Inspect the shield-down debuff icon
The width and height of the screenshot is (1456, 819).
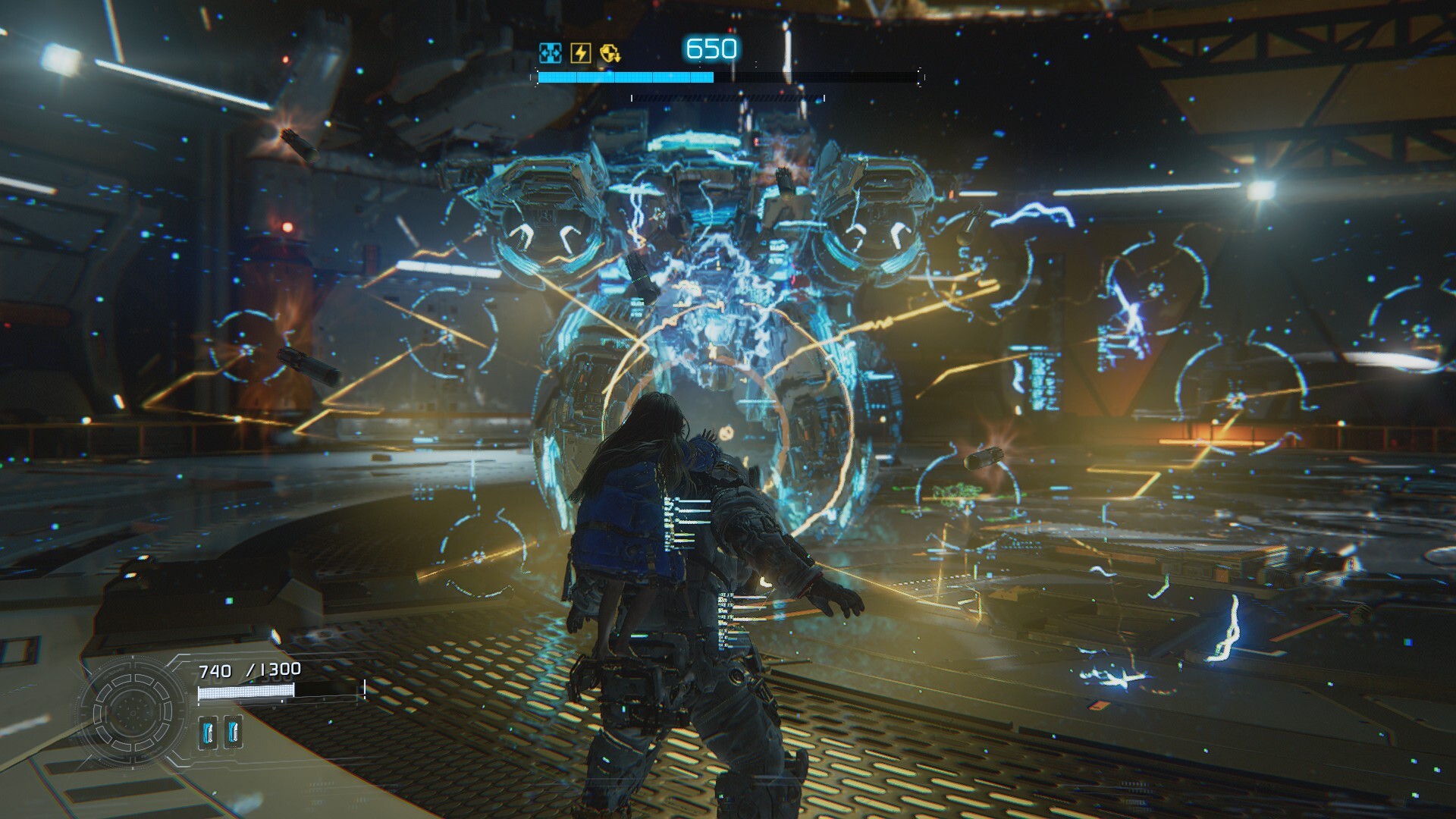(x=610, y=52)
